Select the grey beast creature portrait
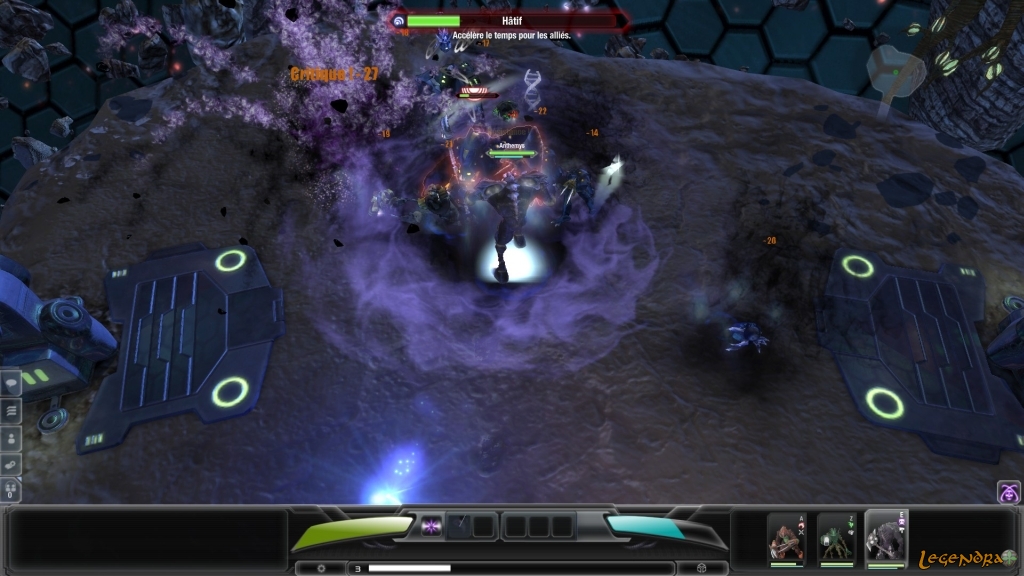The height and width of the screenshot is (576, 1024). pyautogui.click(x=886, y=538)
